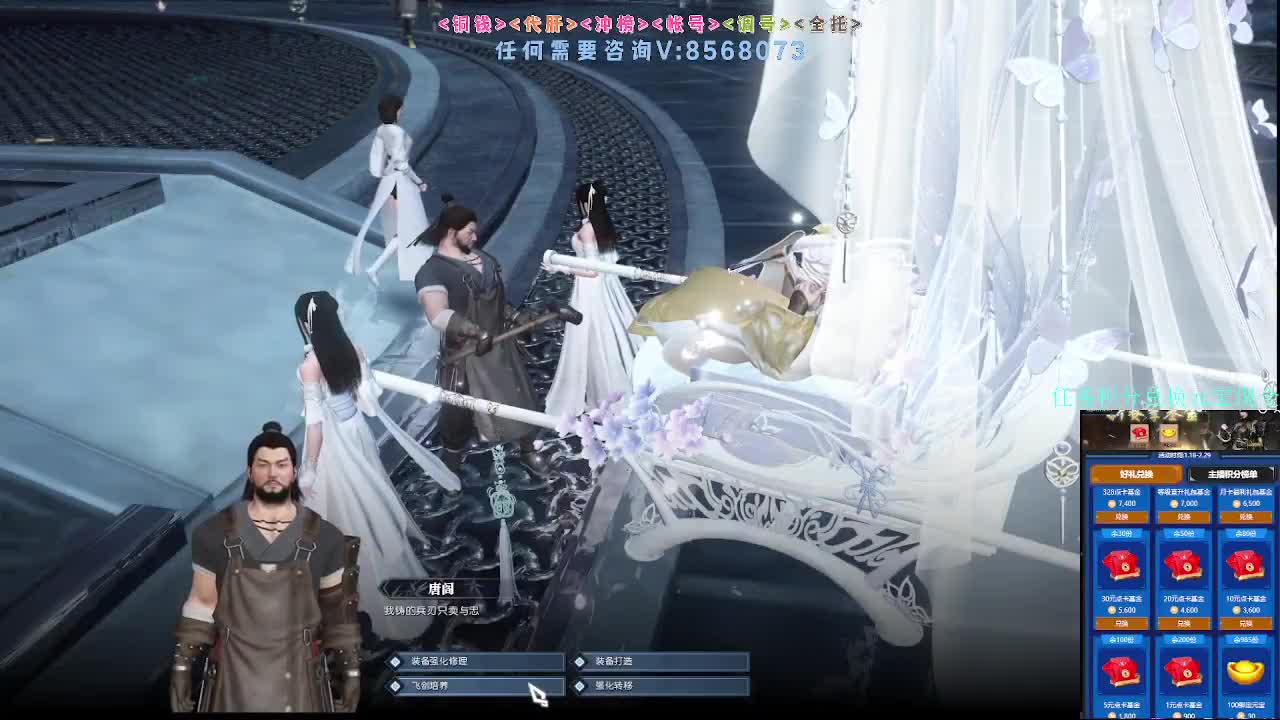Switch to the 好礼兑换 tab
Screen dimensions: 1280x720
coord(1138,473)
